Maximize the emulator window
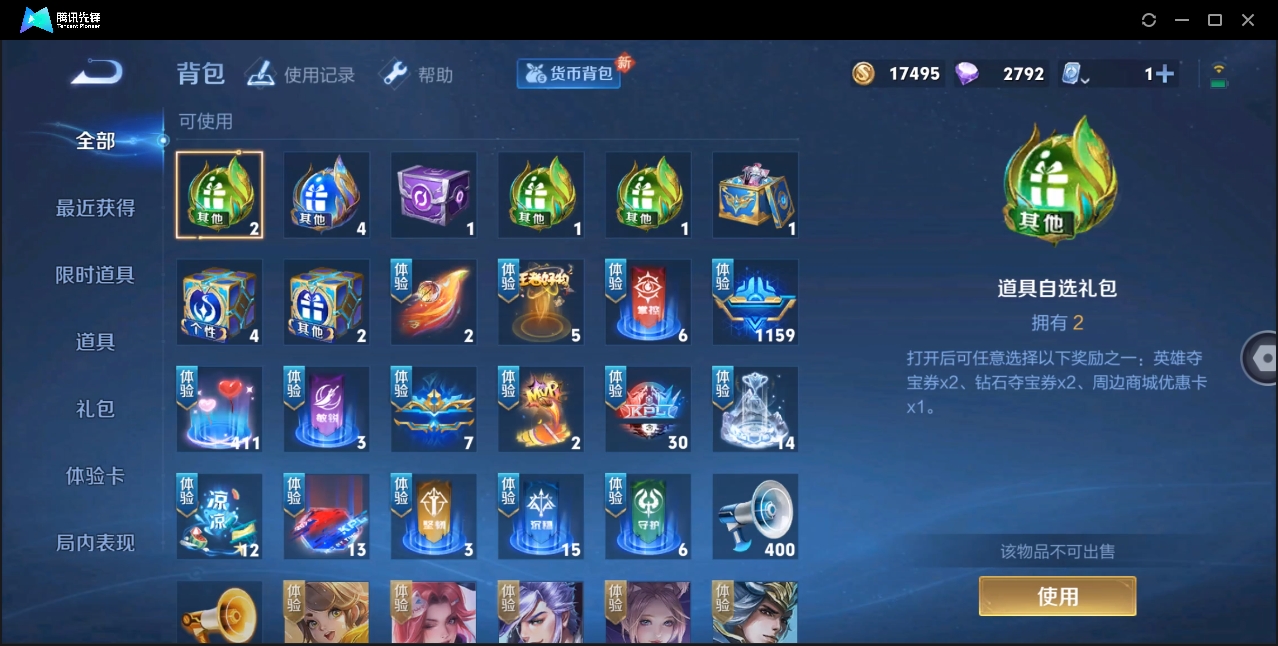 point(1215,20)
